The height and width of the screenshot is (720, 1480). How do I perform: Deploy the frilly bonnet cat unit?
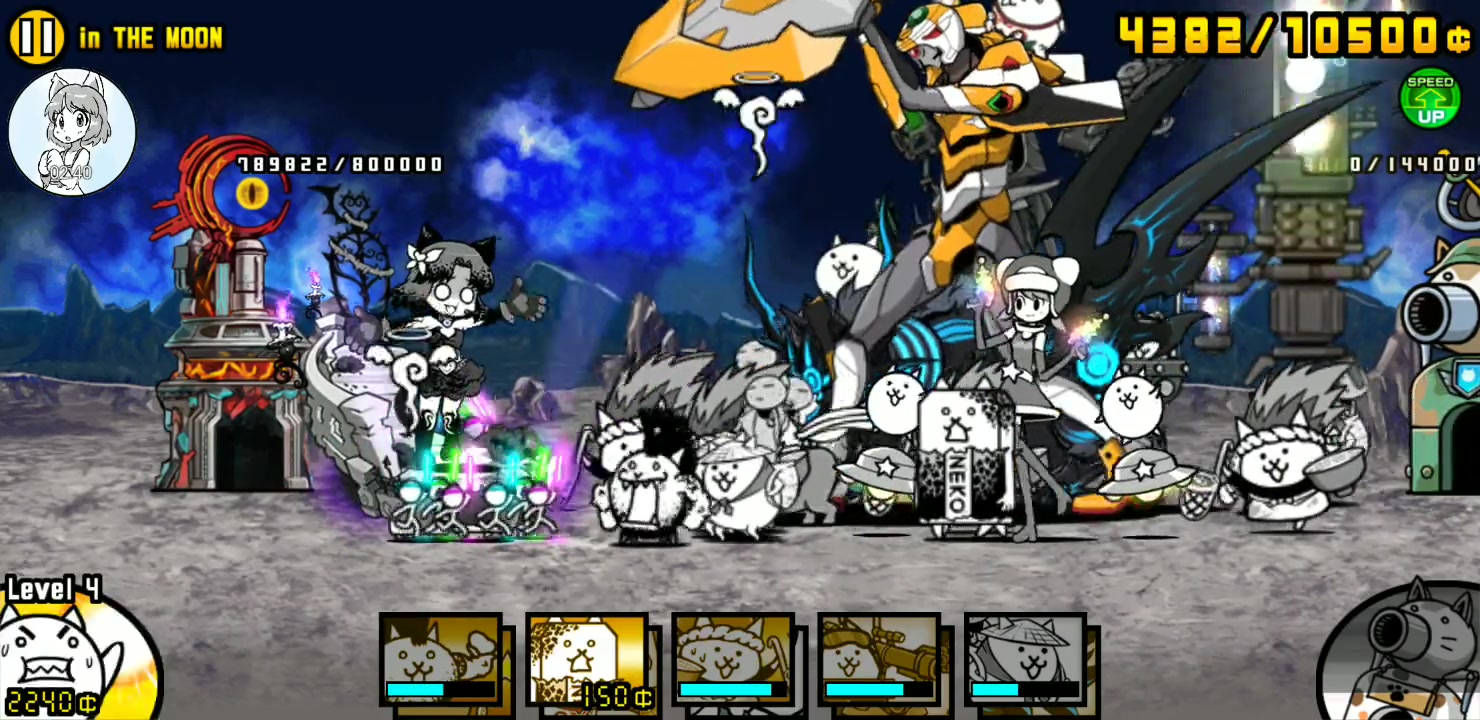click(733, 659)
